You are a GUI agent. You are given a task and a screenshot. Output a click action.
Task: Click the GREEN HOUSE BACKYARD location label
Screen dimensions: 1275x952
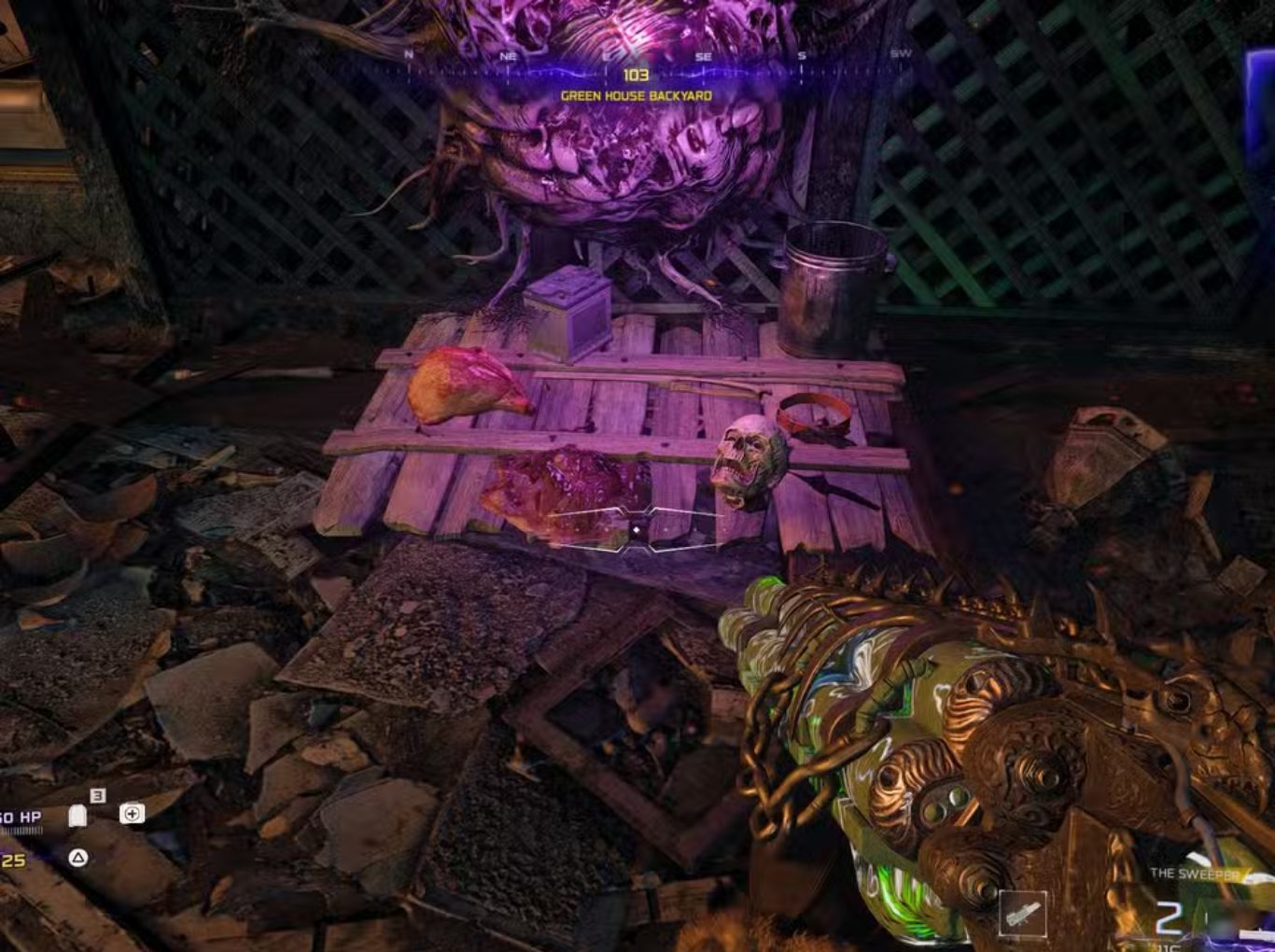click(x=636, y=94)
